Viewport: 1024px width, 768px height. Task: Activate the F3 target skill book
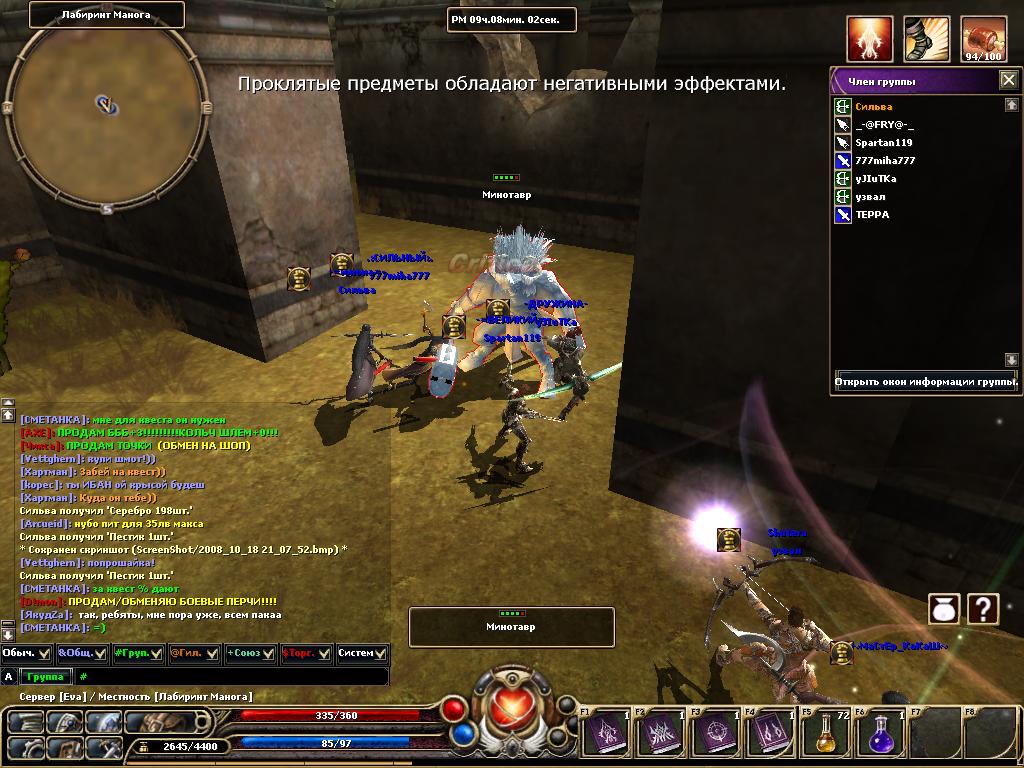click(x=717, y=735)
